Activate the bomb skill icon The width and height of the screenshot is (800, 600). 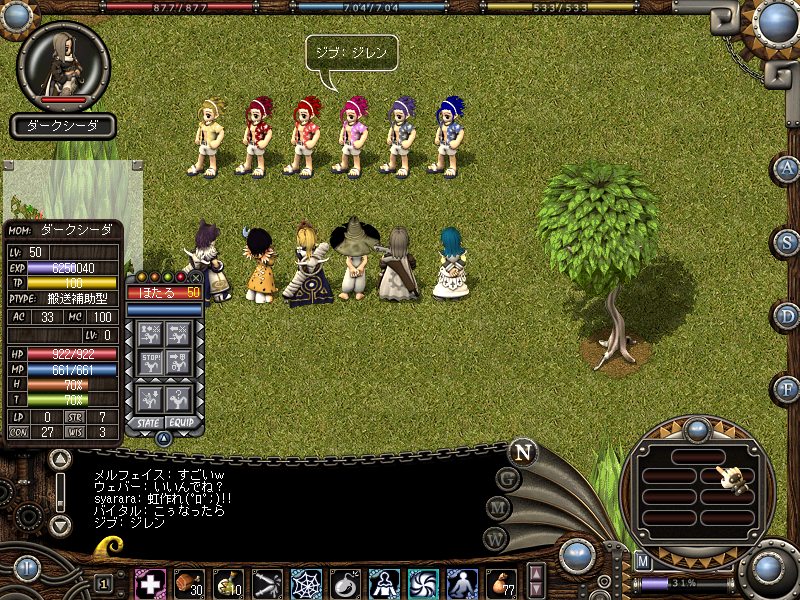tap(344, 583)
